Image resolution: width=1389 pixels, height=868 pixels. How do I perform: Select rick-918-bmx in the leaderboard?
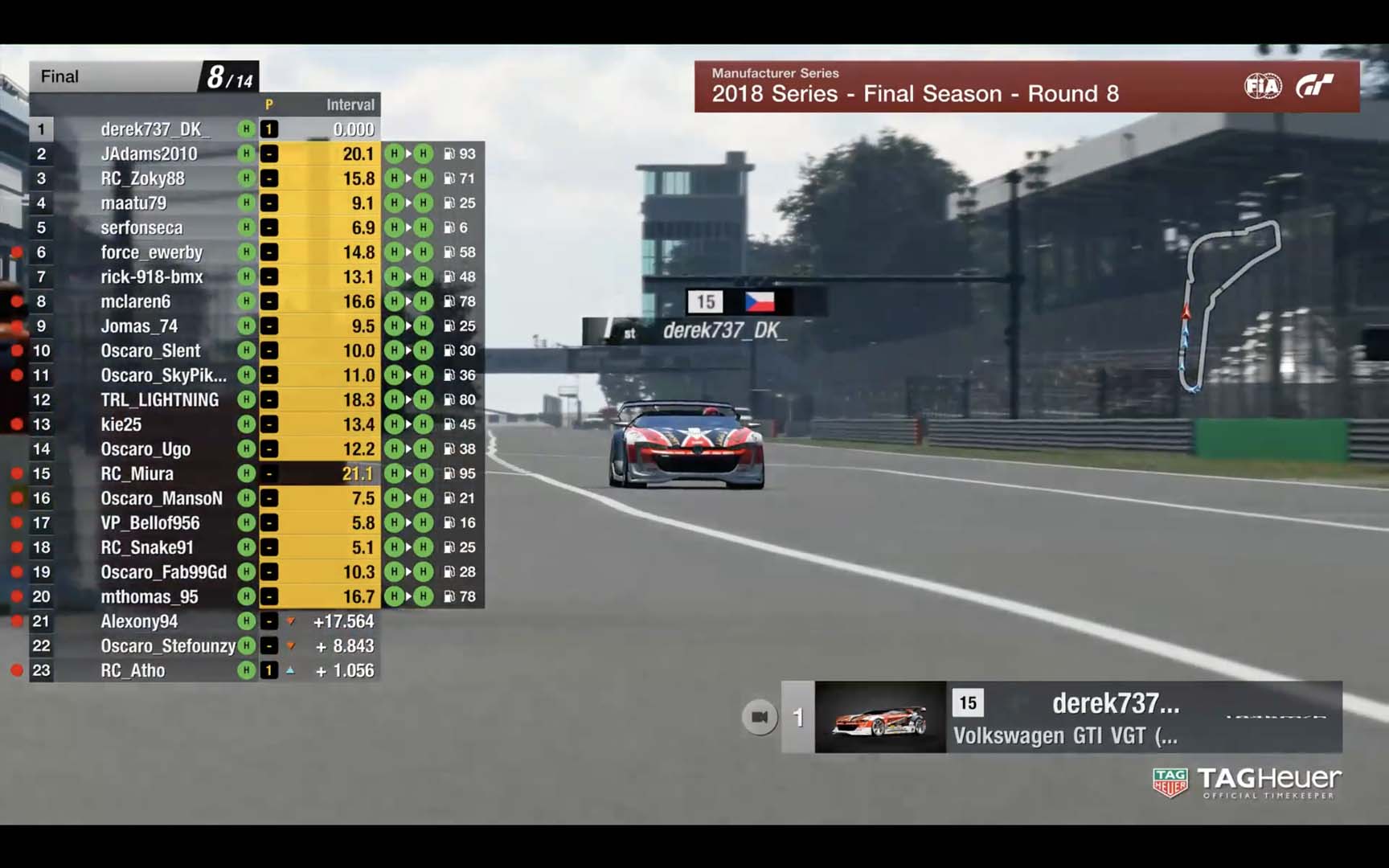[152, 277]
